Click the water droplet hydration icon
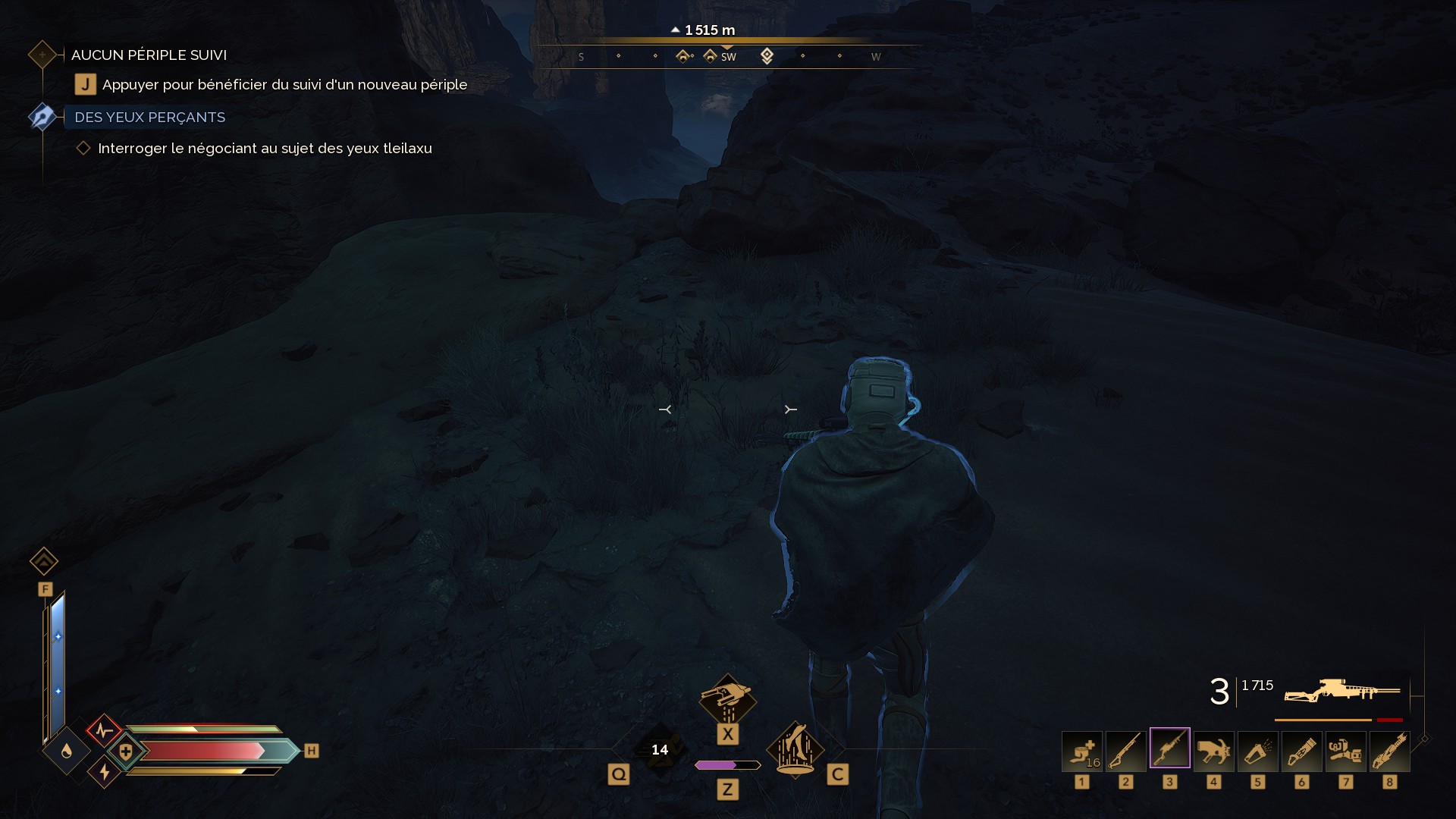This screenshot has width=1456, height=819. [x=67, y=751]
